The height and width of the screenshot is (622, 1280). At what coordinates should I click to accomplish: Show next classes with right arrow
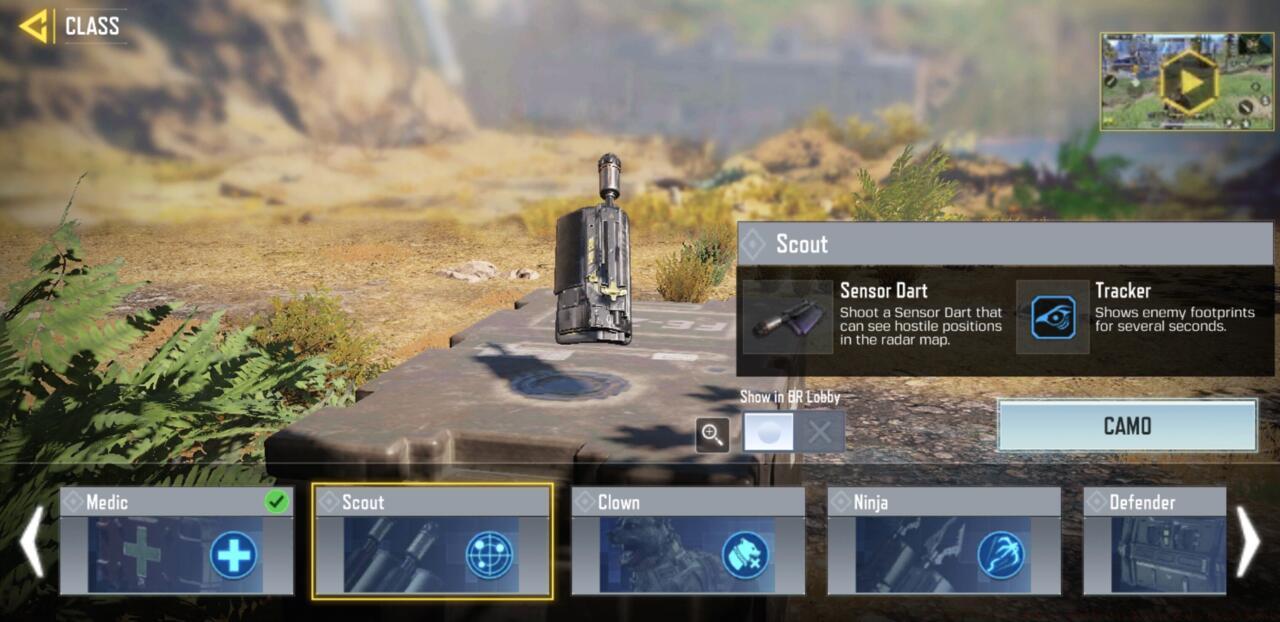[x=1248, y=541]
